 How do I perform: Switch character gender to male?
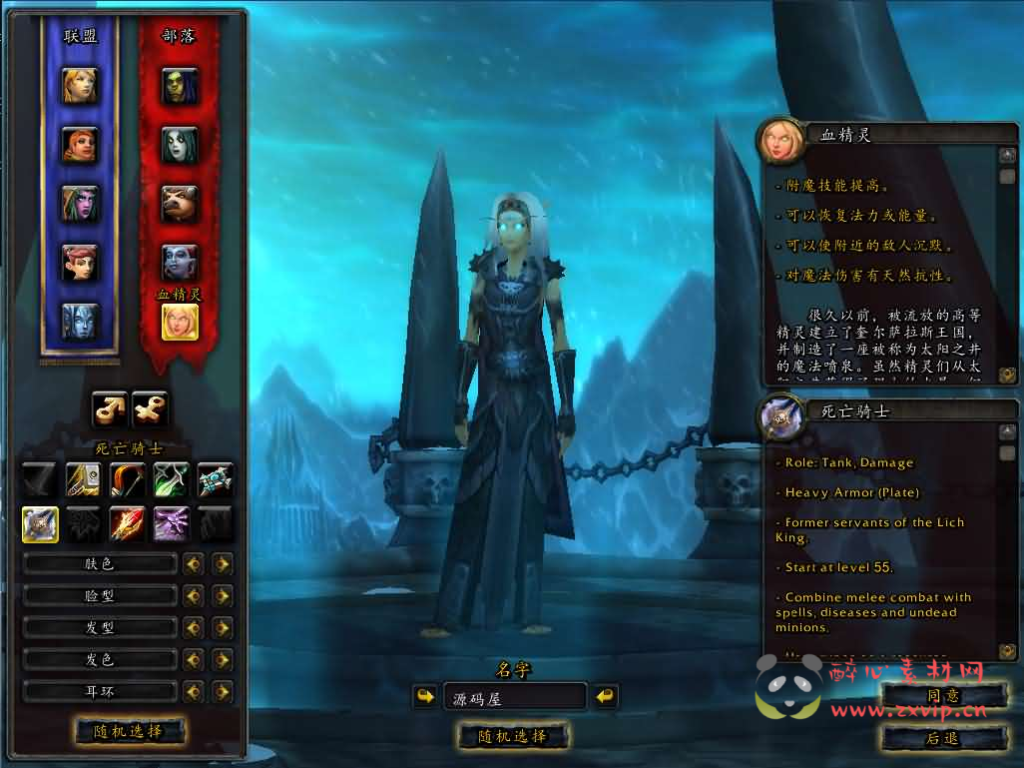tap(110, 407)
